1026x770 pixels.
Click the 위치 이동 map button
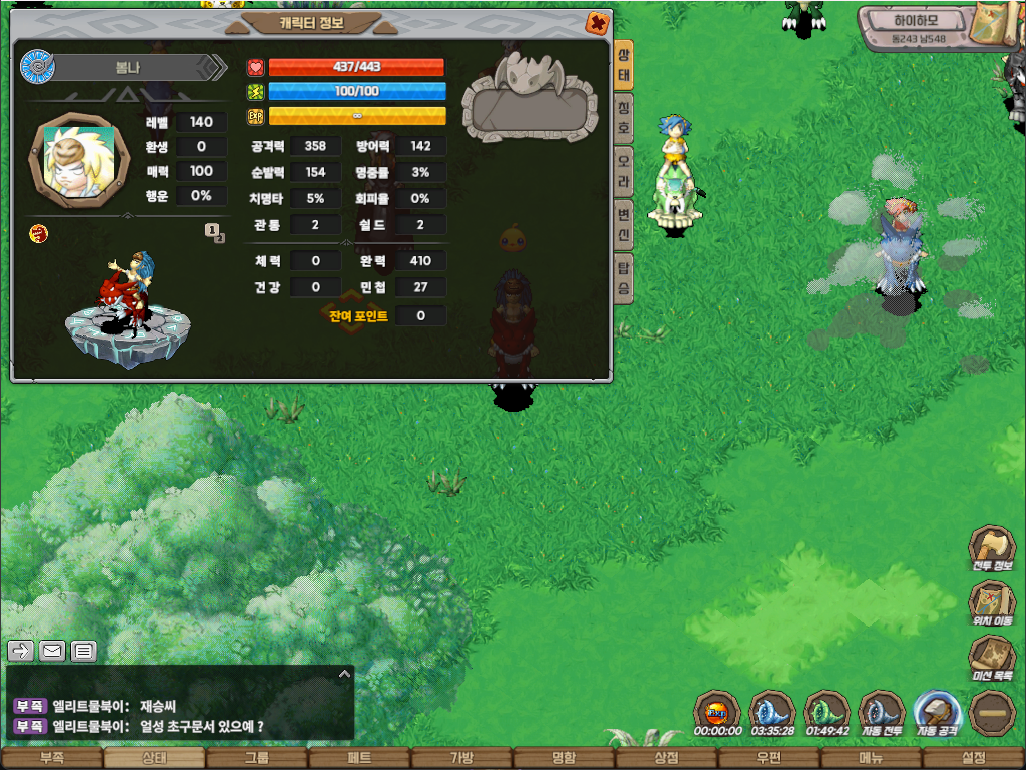coord(992,603)
